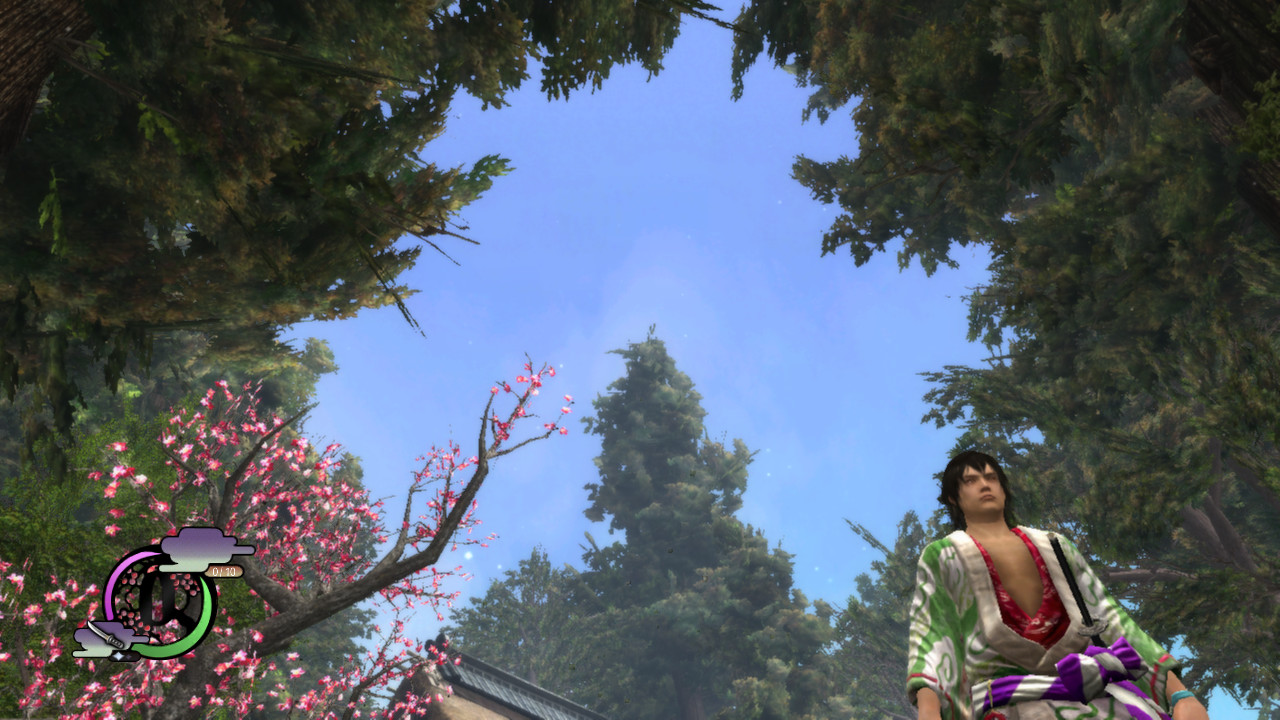Screen dimensions: 1280x720
Task: Expand the sword status ornament
Action: [107, 633]
